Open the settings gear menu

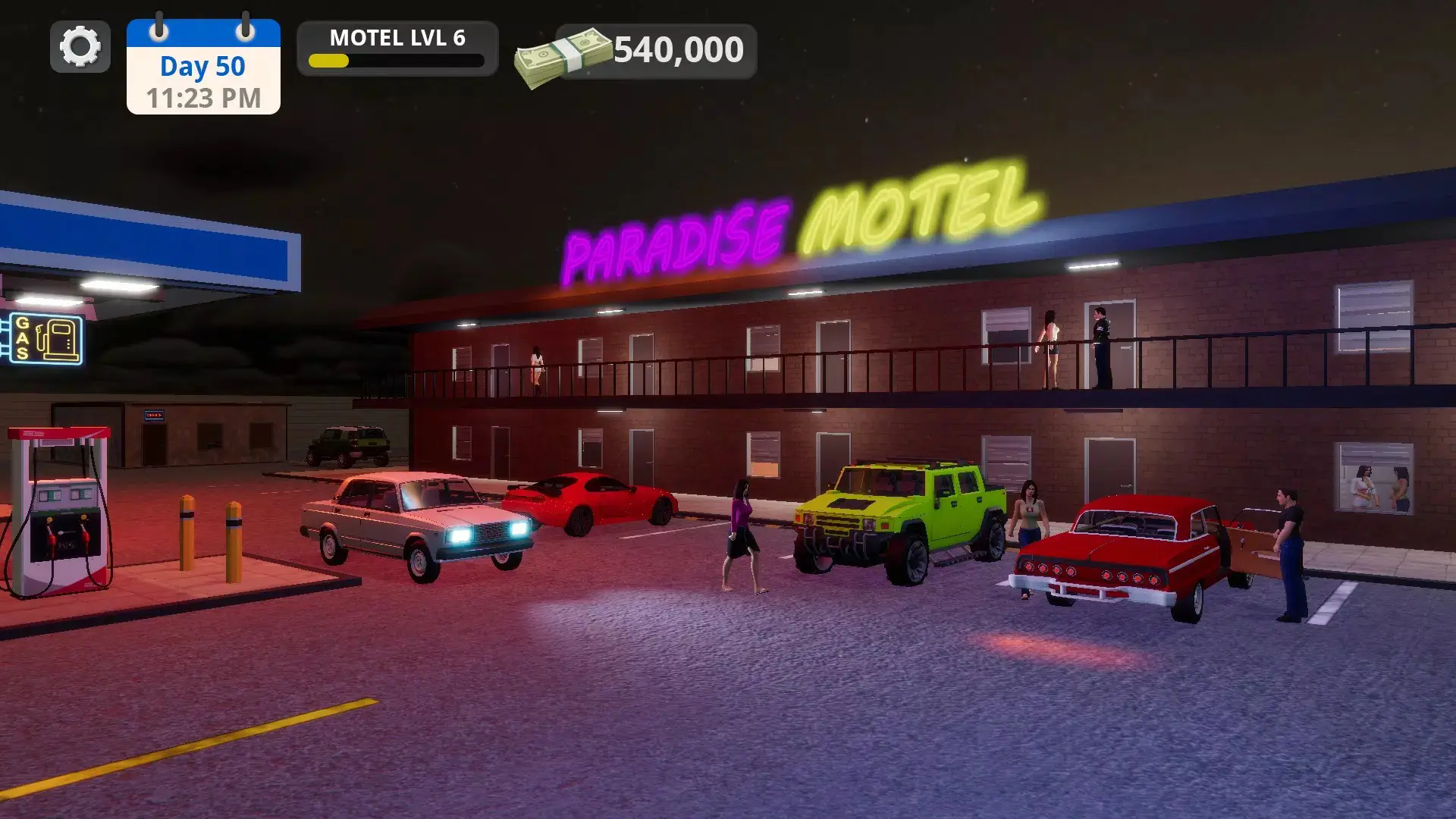(80, 47)
